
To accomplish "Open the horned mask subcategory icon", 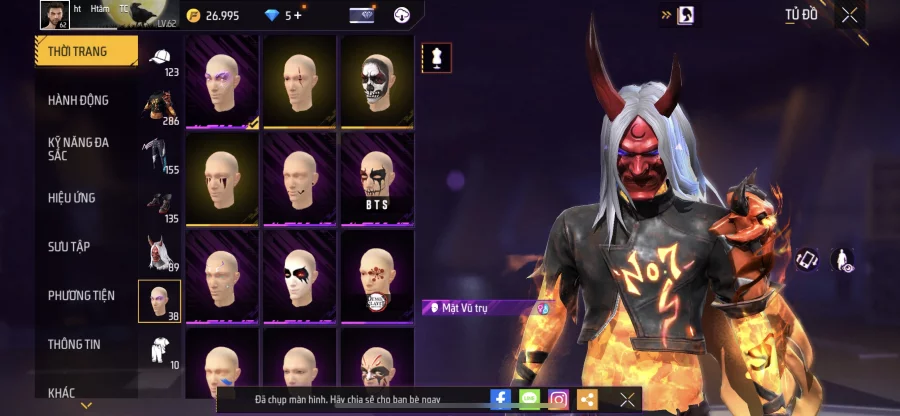I will (160, 252).
